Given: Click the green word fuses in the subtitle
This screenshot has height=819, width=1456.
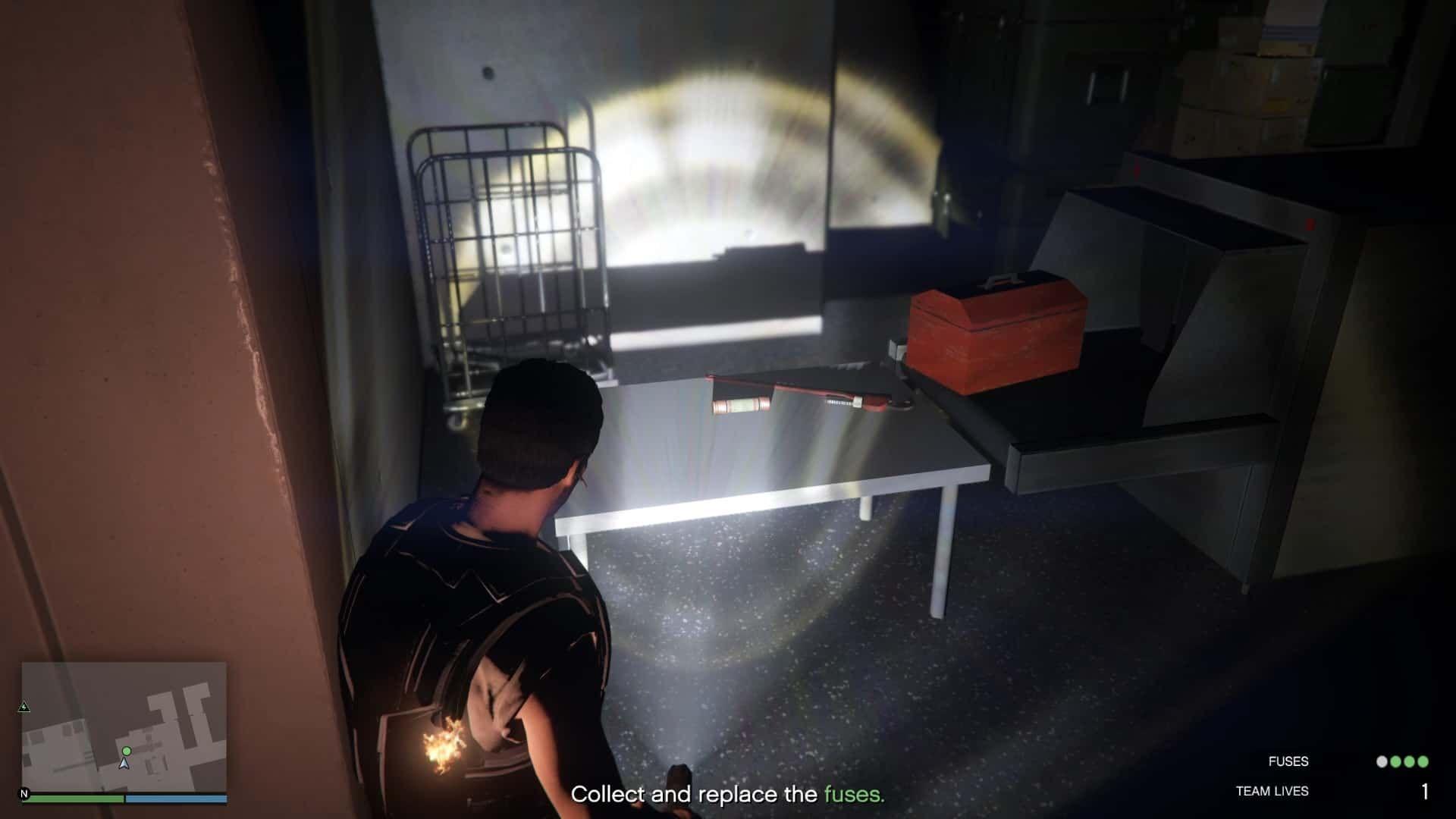Looking at the screenshot, I should tap(854, 795).
